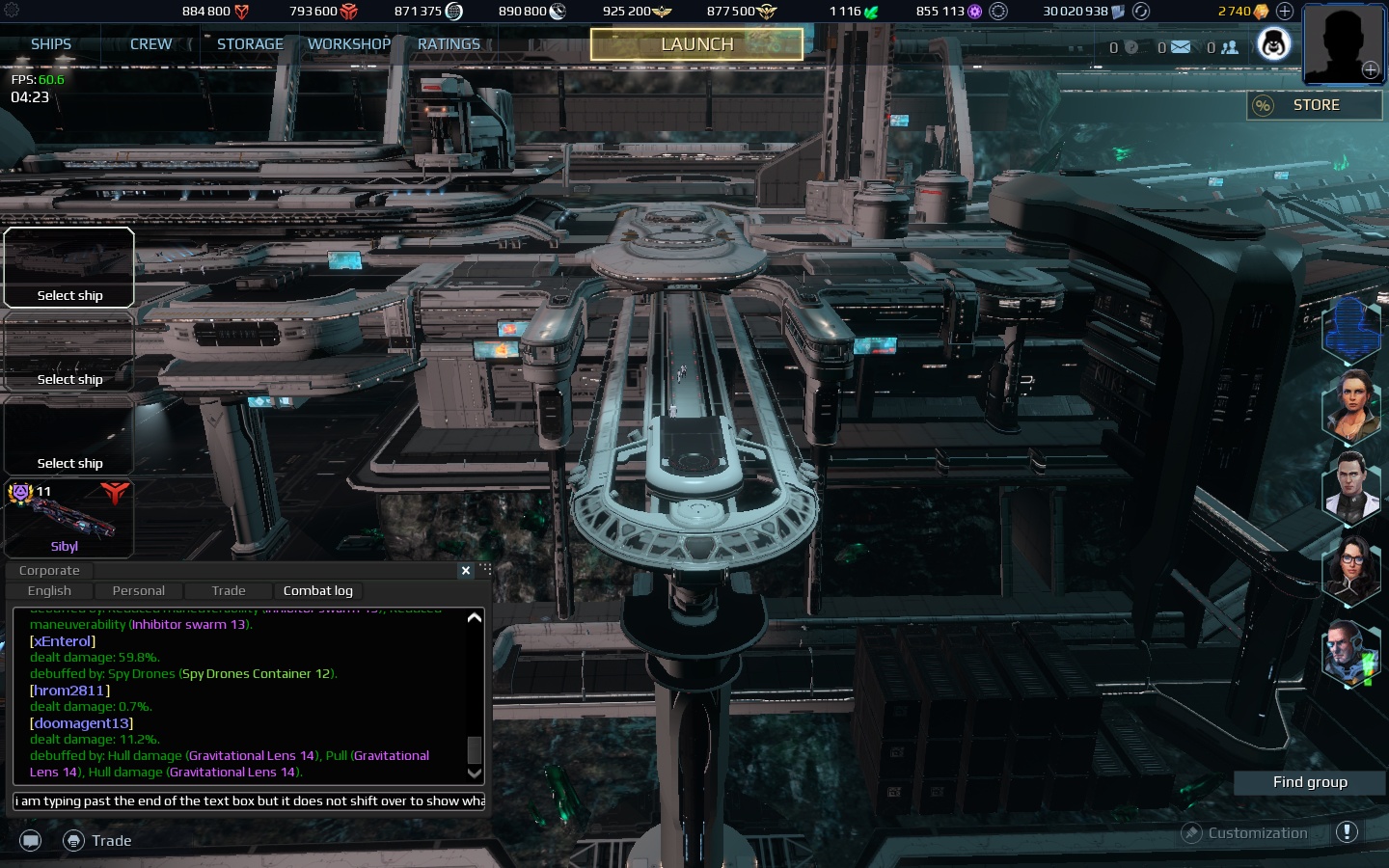This screenshot has width=1389, height=868.
Task: Show the Ratings screen
Action: [449, 44]
